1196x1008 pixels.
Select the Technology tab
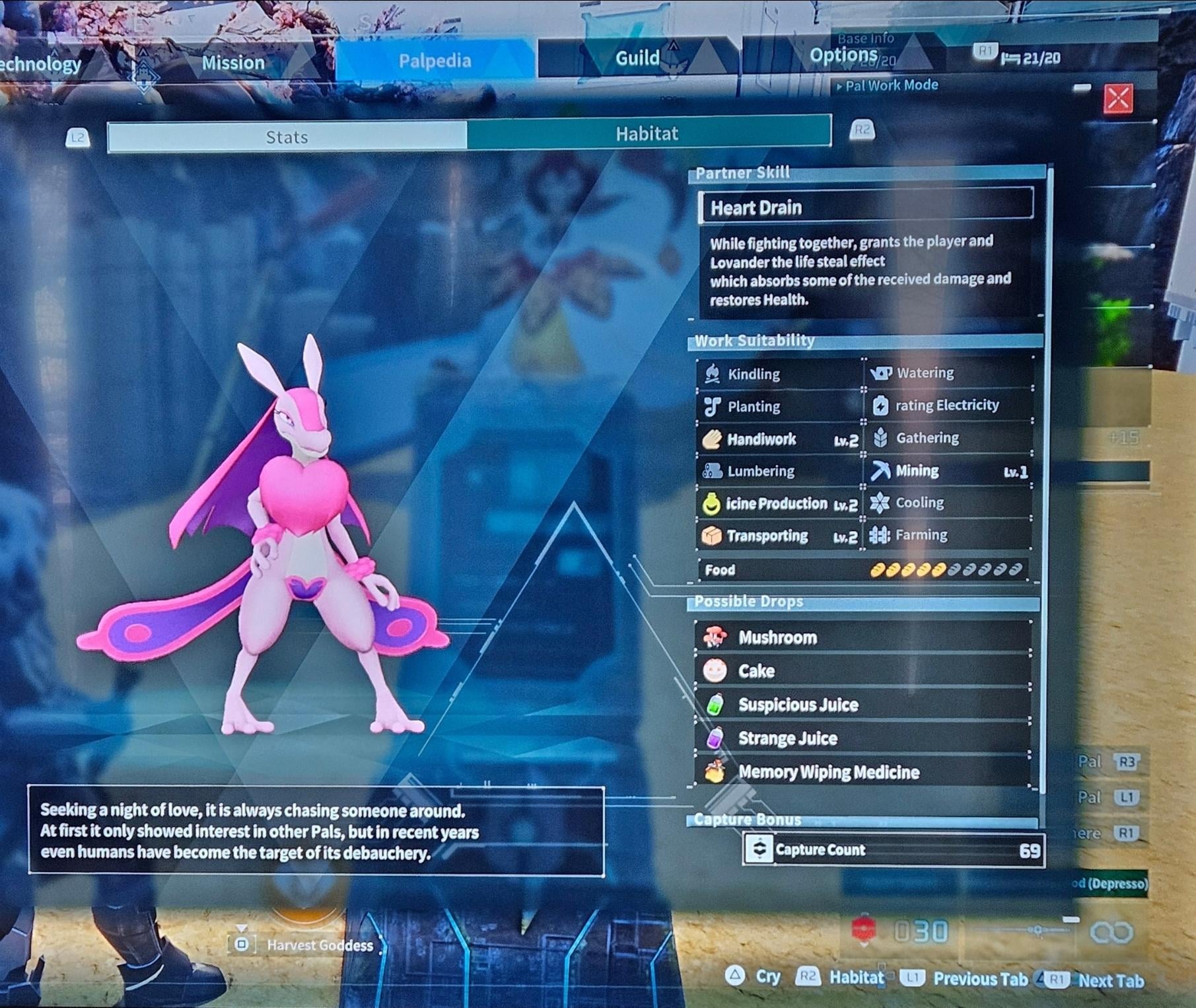(x=40, y=64)
